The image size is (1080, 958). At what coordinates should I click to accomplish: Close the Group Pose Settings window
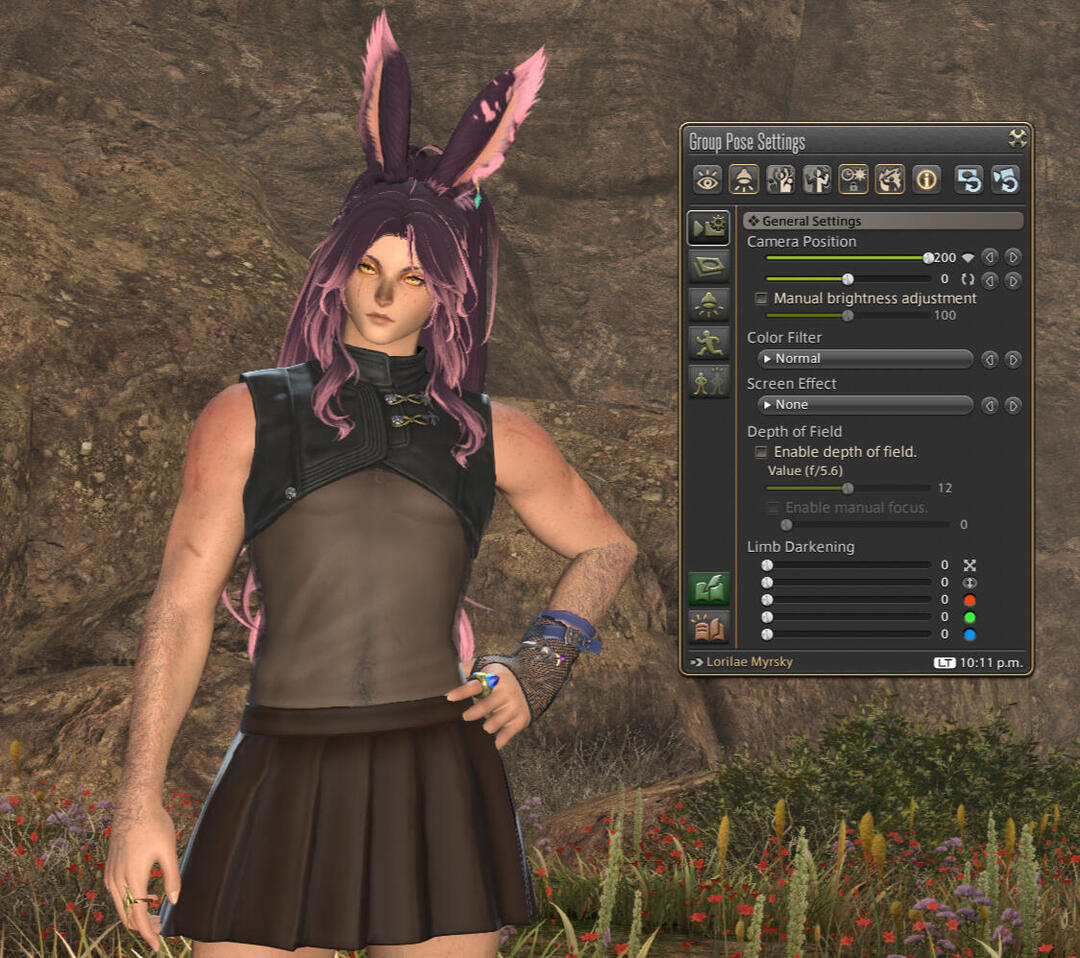coord(1018,139)
